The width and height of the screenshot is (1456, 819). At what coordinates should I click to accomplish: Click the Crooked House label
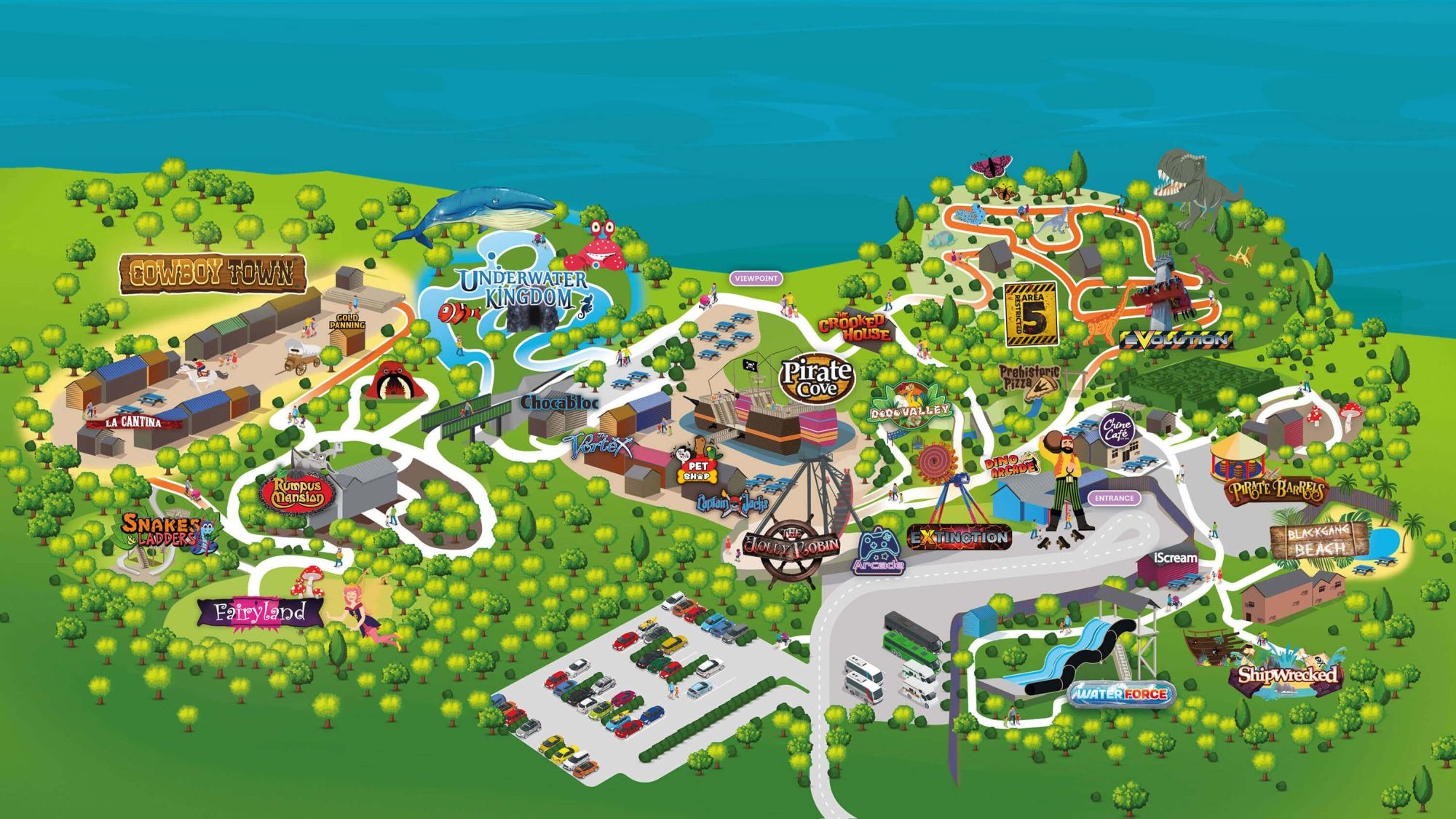pyautogui.click(x=856, y=328)
